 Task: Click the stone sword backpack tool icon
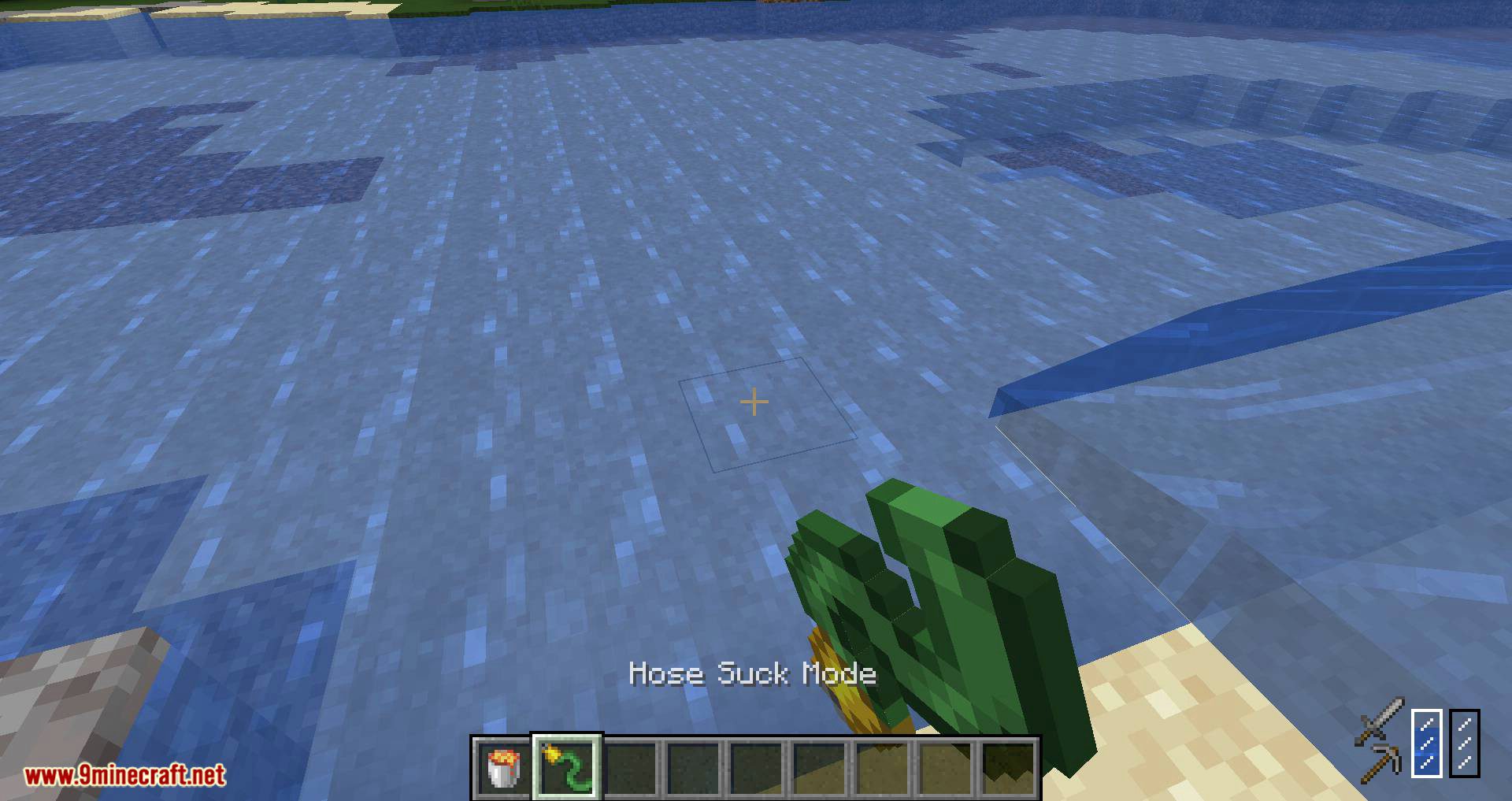click(1379, 721)
